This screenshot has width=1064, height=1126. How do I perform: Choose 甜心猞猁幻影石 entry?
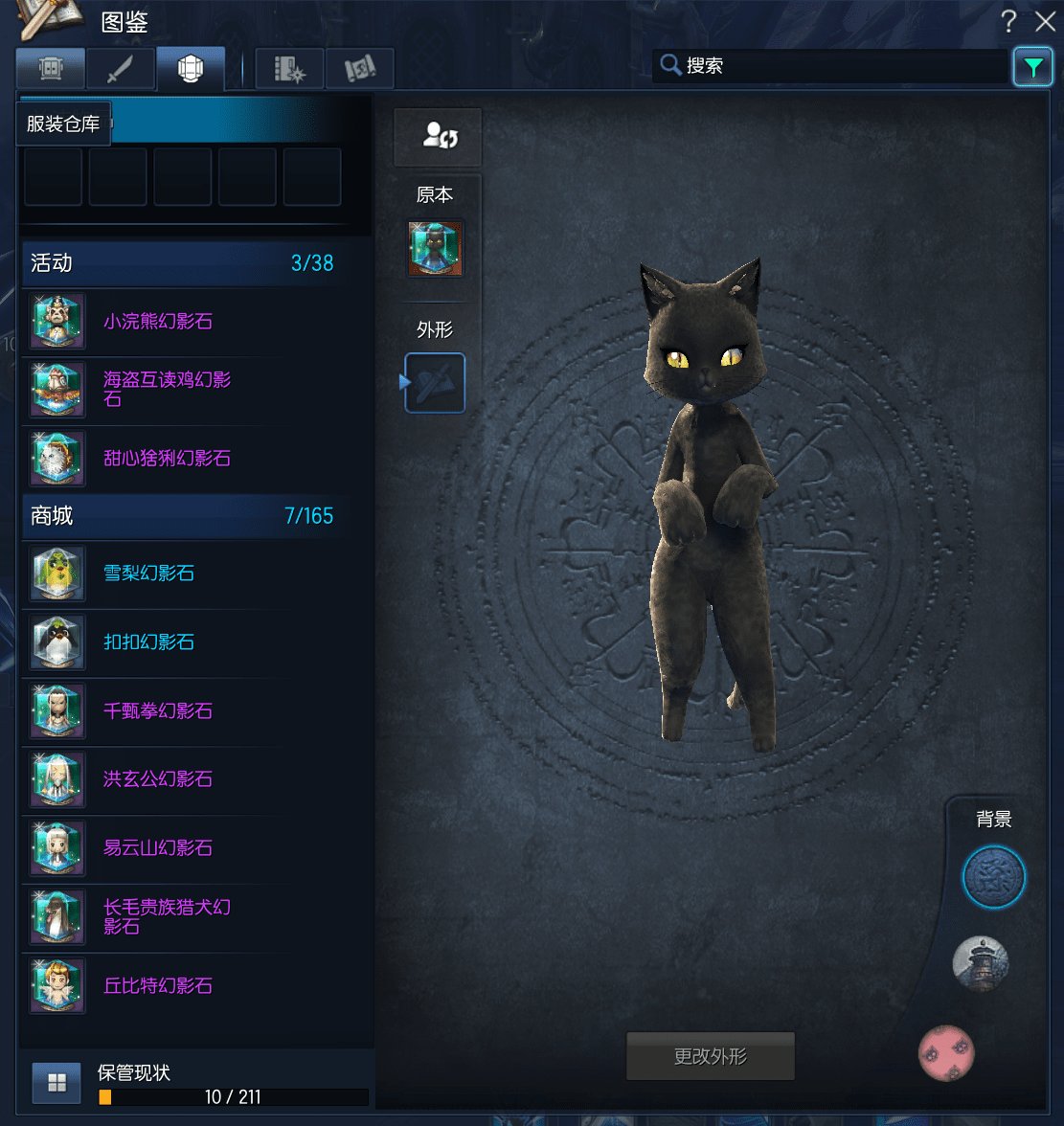(x=167, y=459)
